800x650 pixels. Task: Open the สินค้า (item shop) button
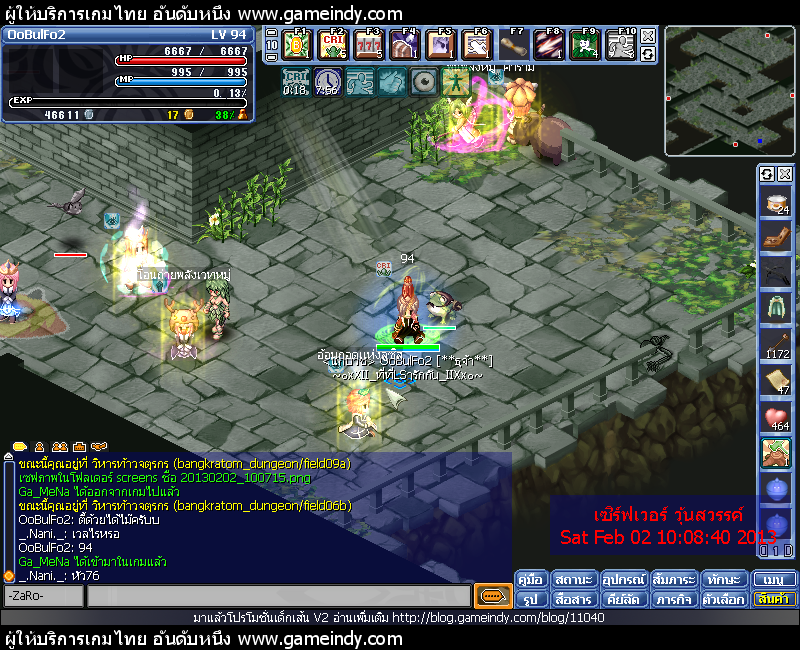[x=774, y=599]
